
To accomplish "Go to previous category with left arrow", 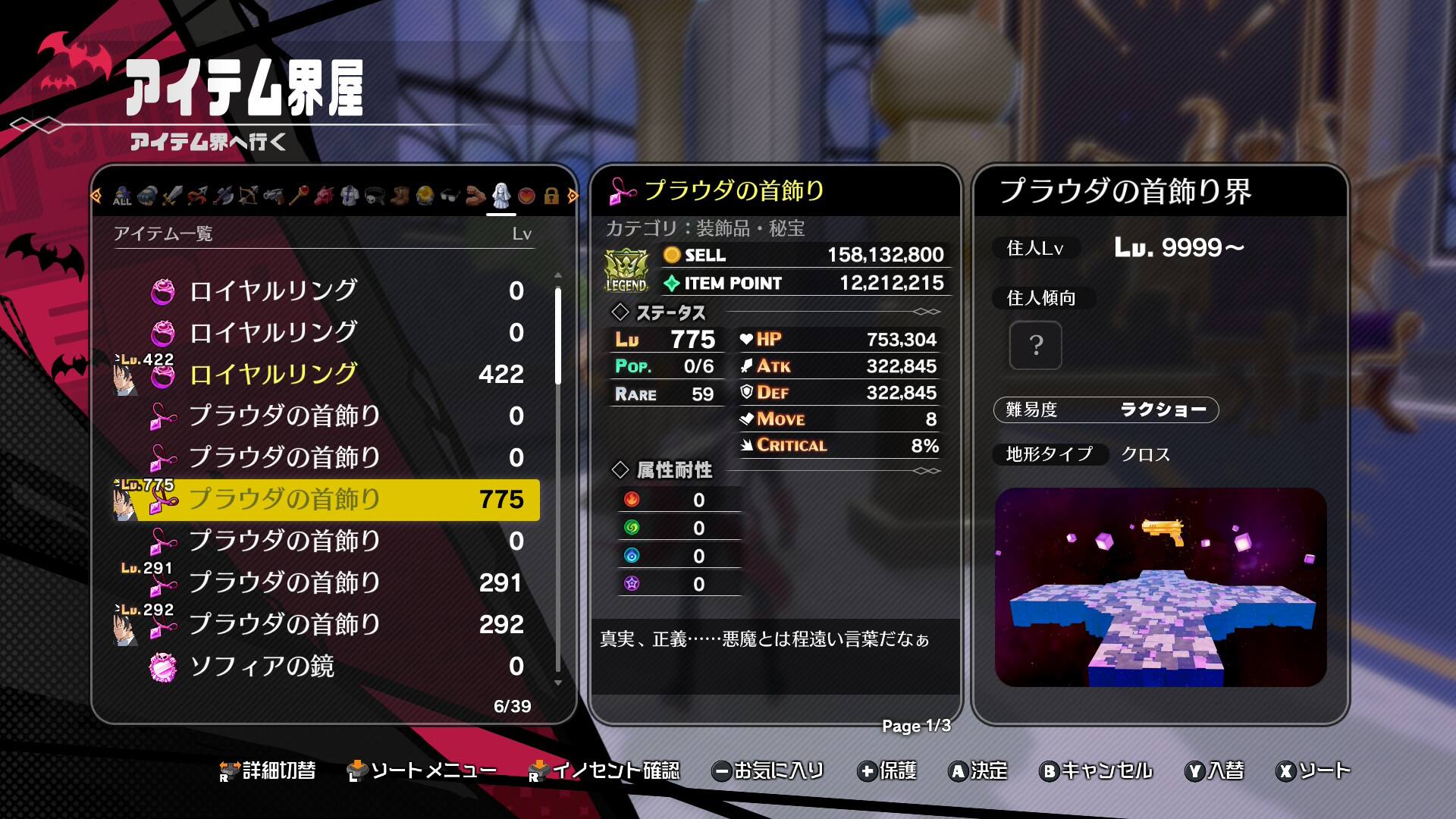I will (x=96, y=196).
